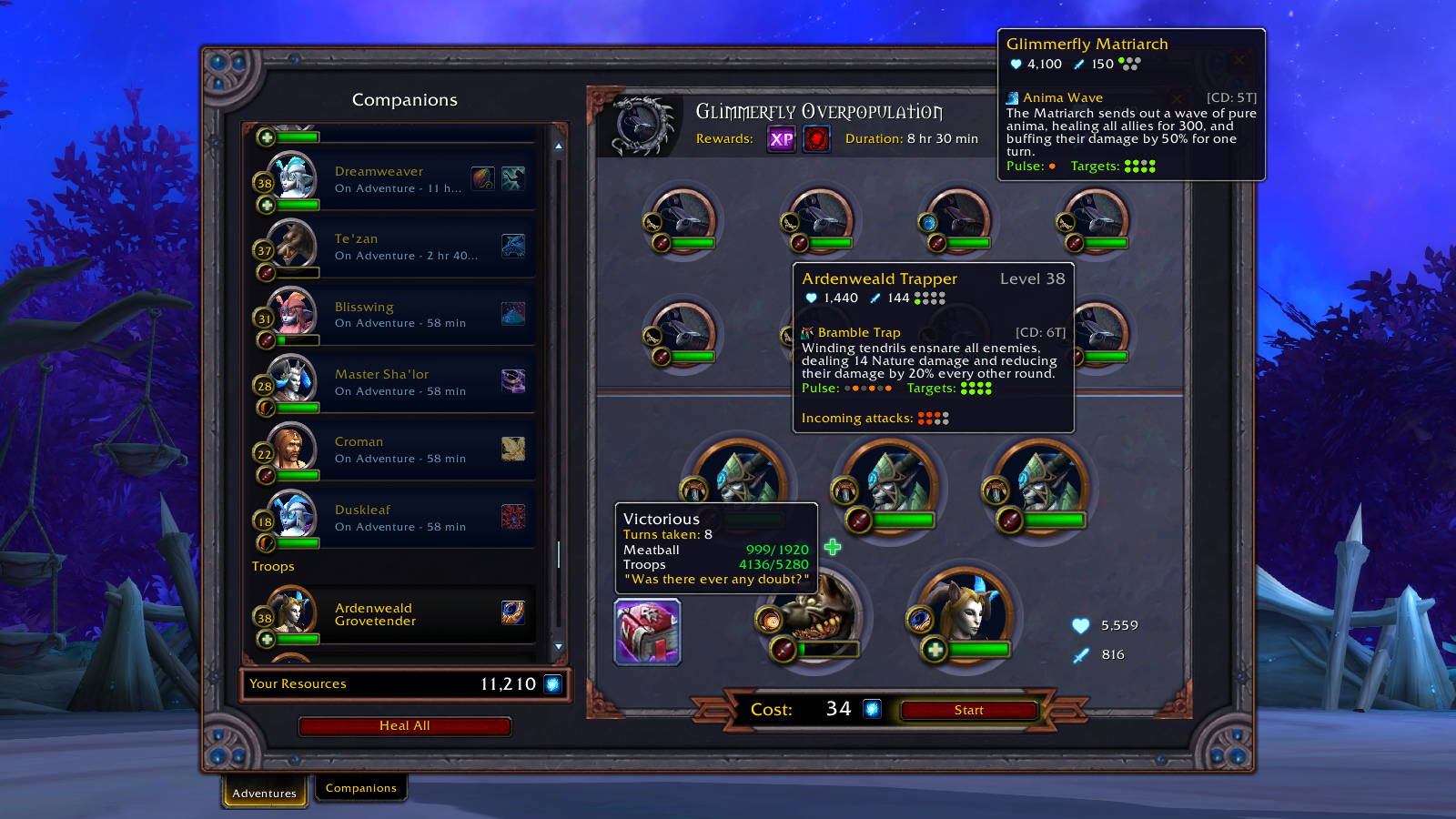The image size is (1456, 819).
Task: Open the Companions tab
Action: pyautogui.click(x=360, y=788)
